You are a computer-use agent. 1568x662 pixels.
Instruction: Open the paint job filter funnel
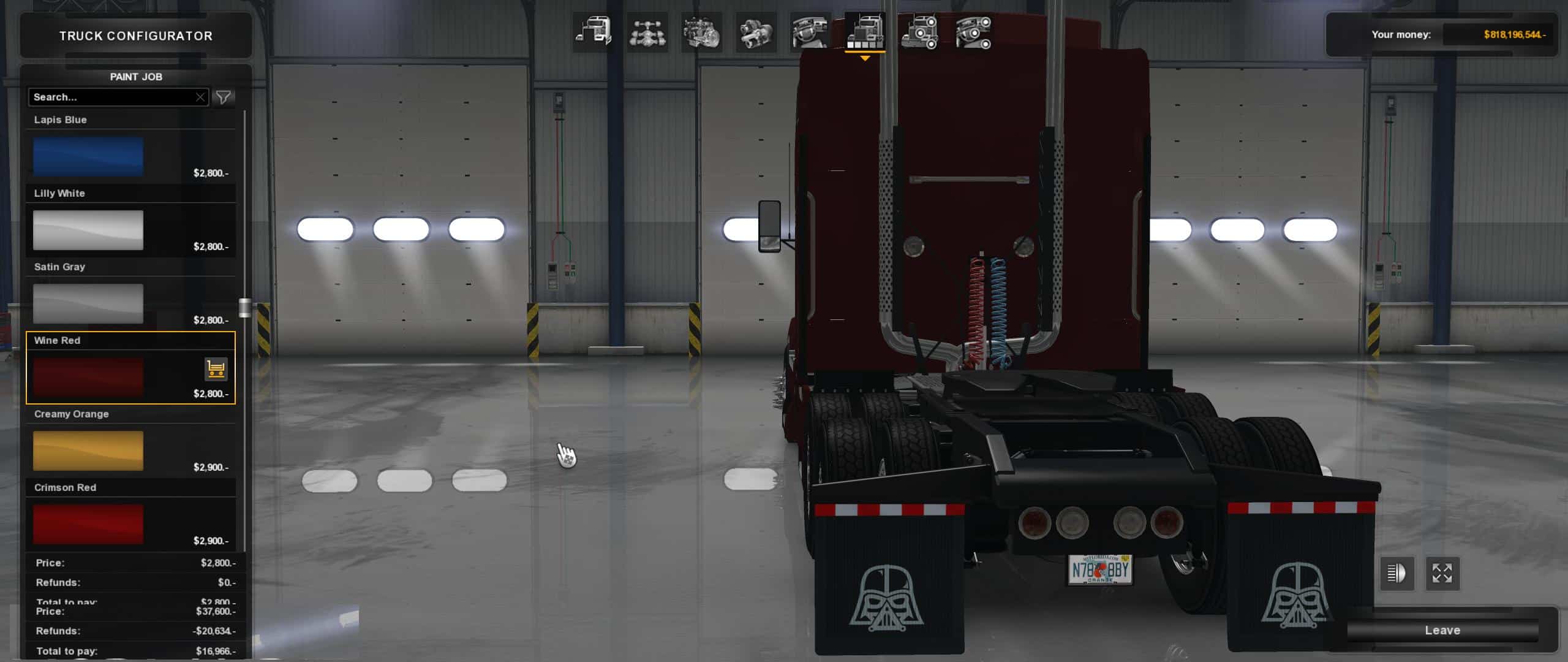coord(224,97)
